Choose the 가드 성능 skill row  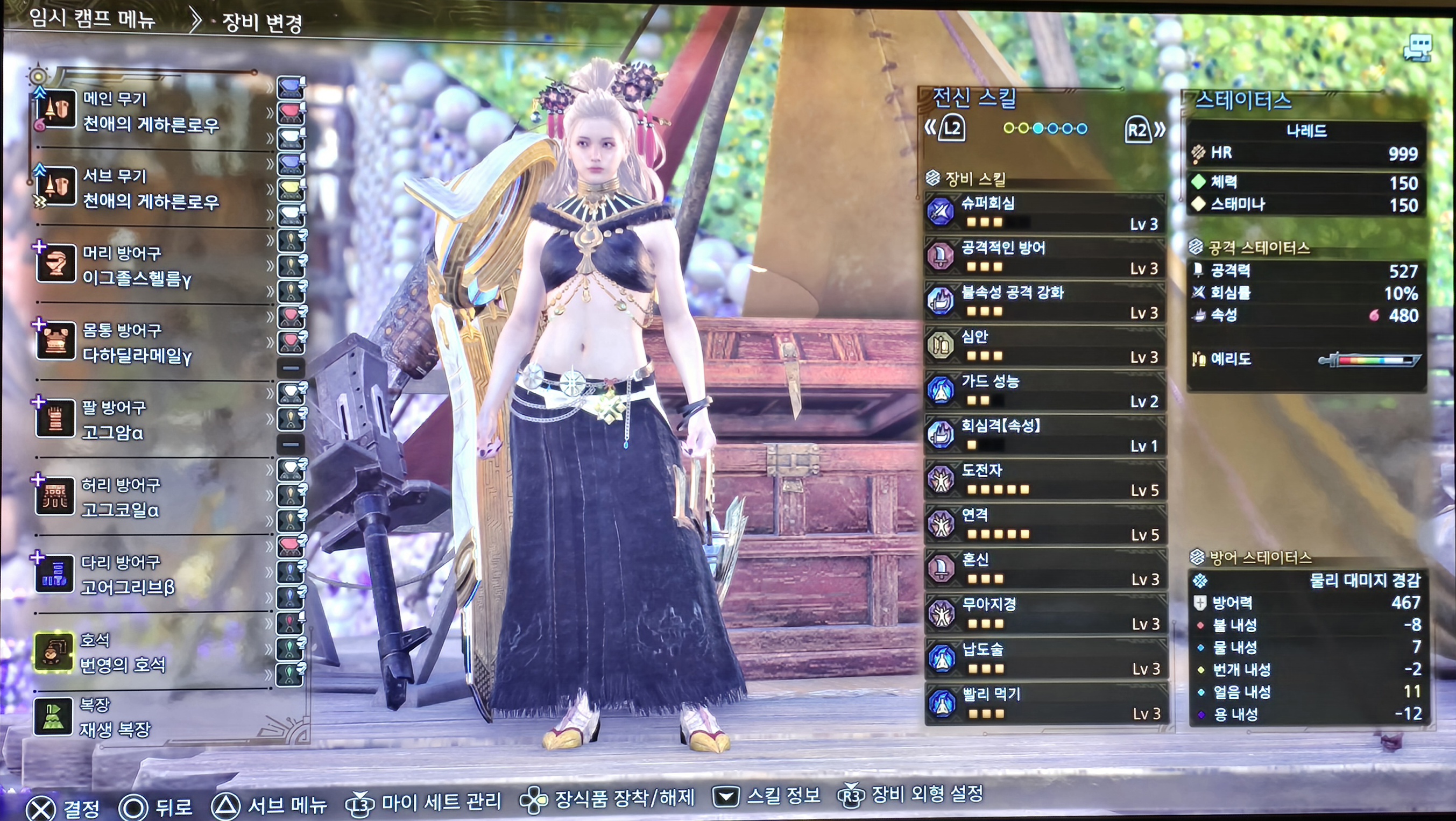pyautogui.click(x=1044, y=391)
